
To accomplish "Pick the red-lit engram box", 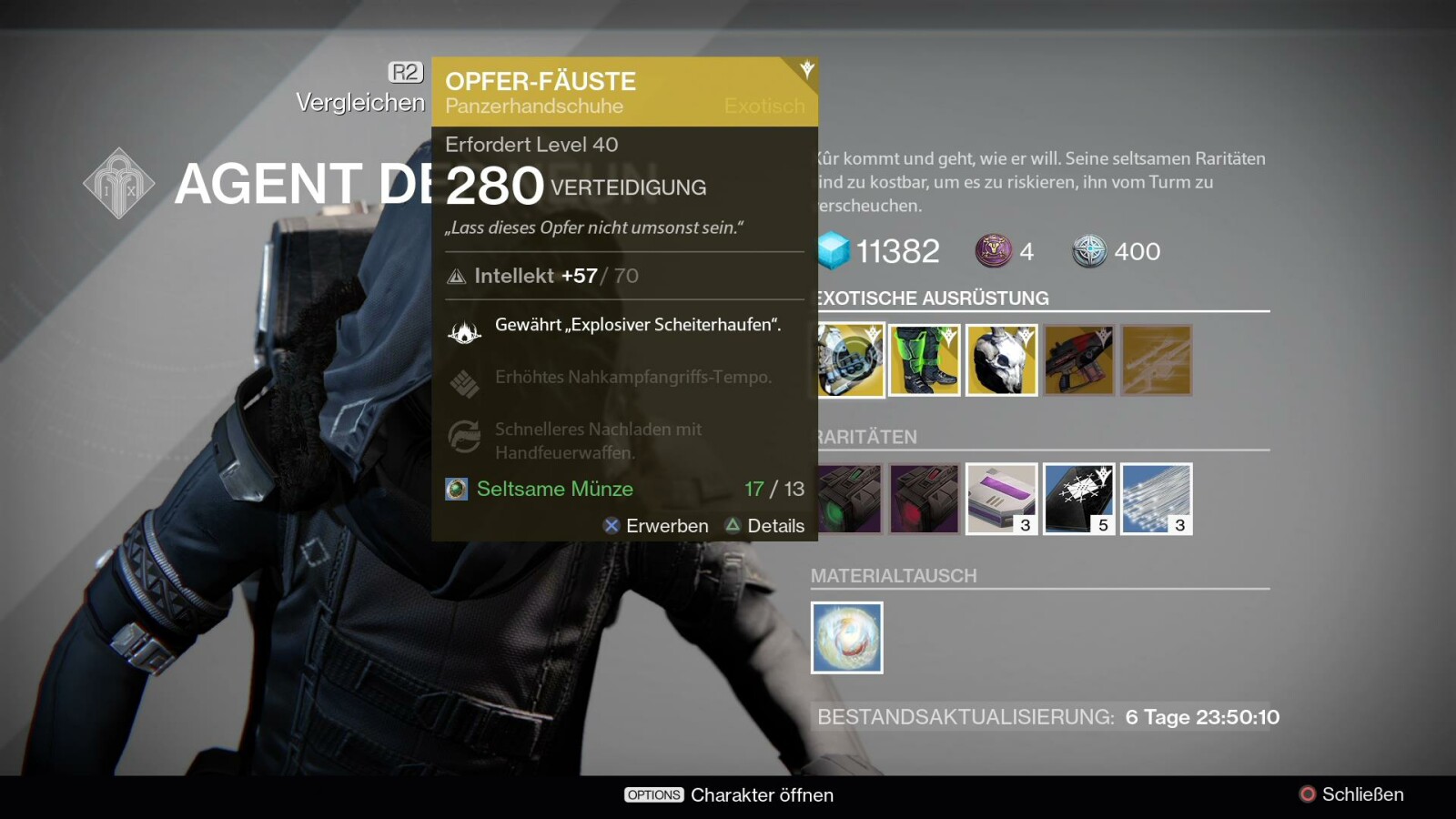I will [x=925, y=499].
